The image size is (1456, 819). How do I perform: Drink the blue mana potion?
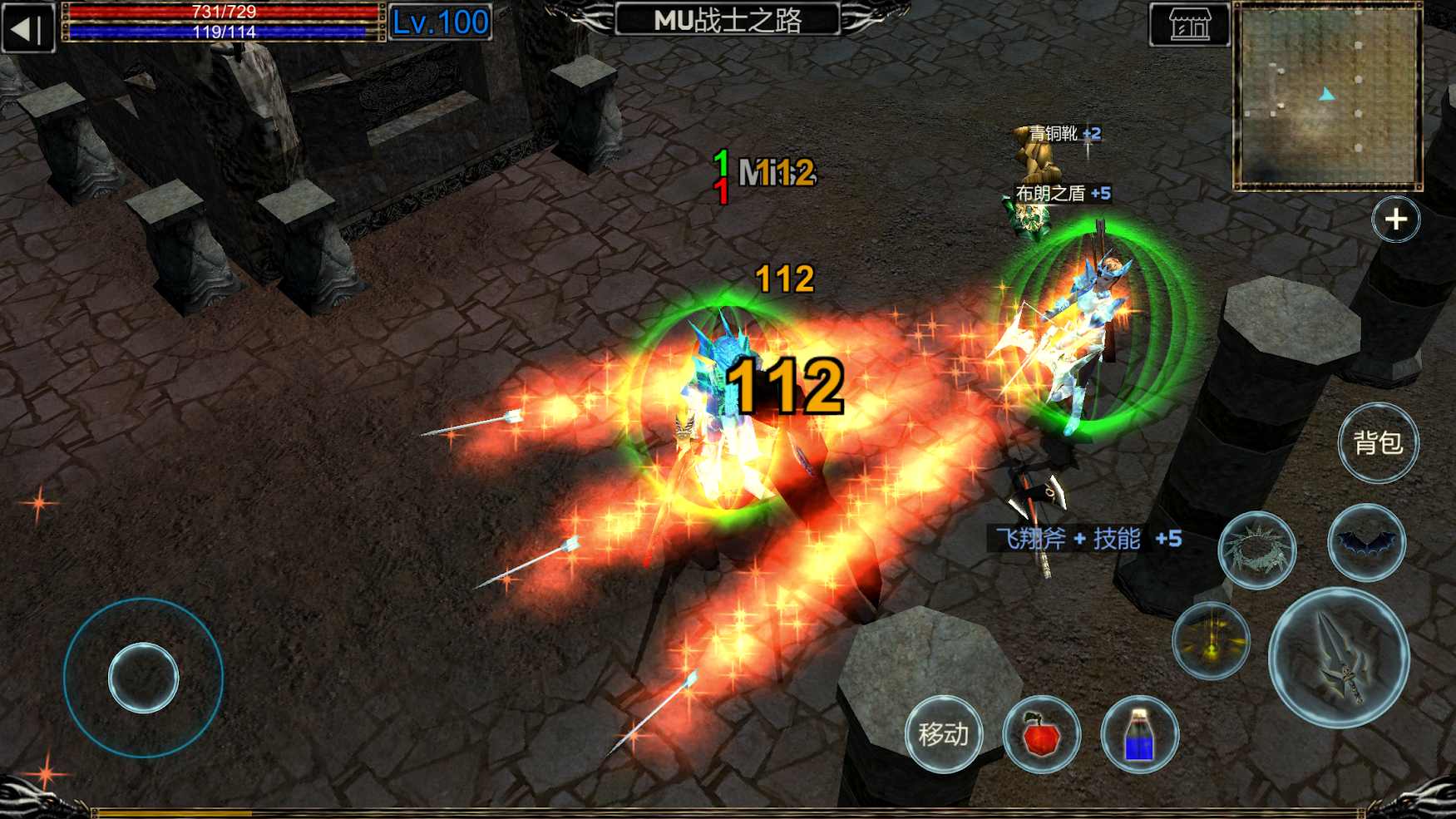(x=1142, y=735)
